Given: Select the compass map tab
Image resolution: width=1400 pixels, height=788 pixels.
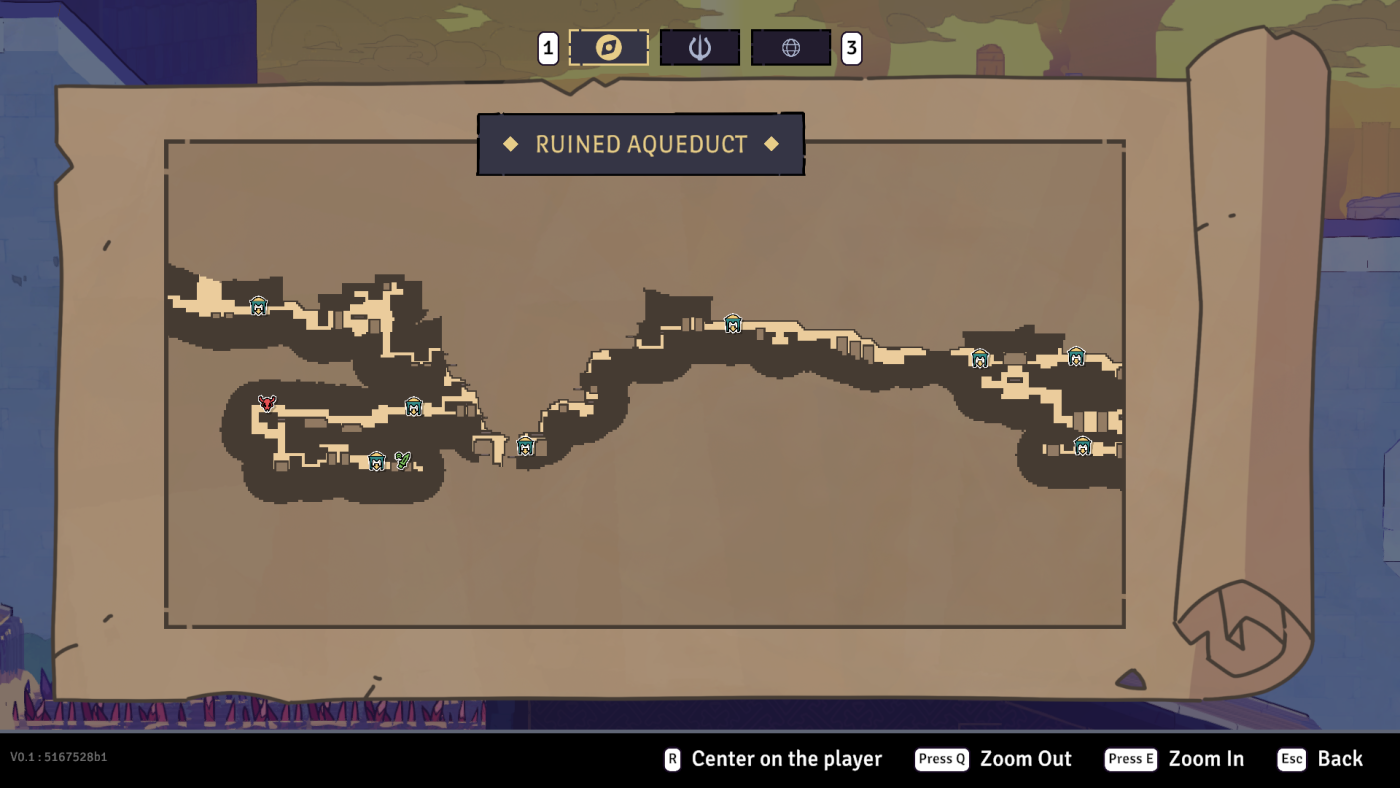Looking at the screenshot, I should click(608, 48).
